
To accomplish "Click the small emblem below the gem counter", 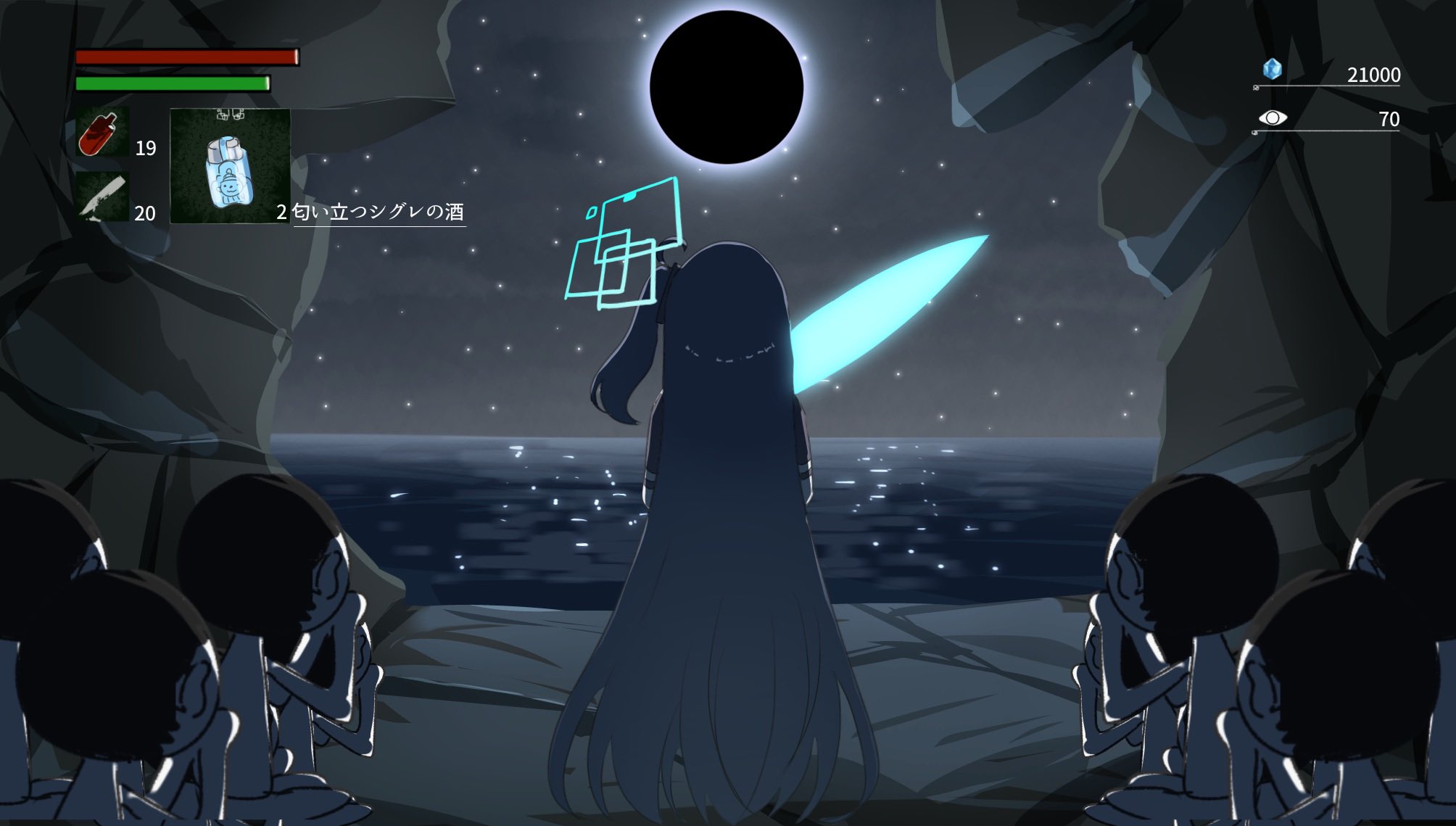I will click(x=1256, y=88).
